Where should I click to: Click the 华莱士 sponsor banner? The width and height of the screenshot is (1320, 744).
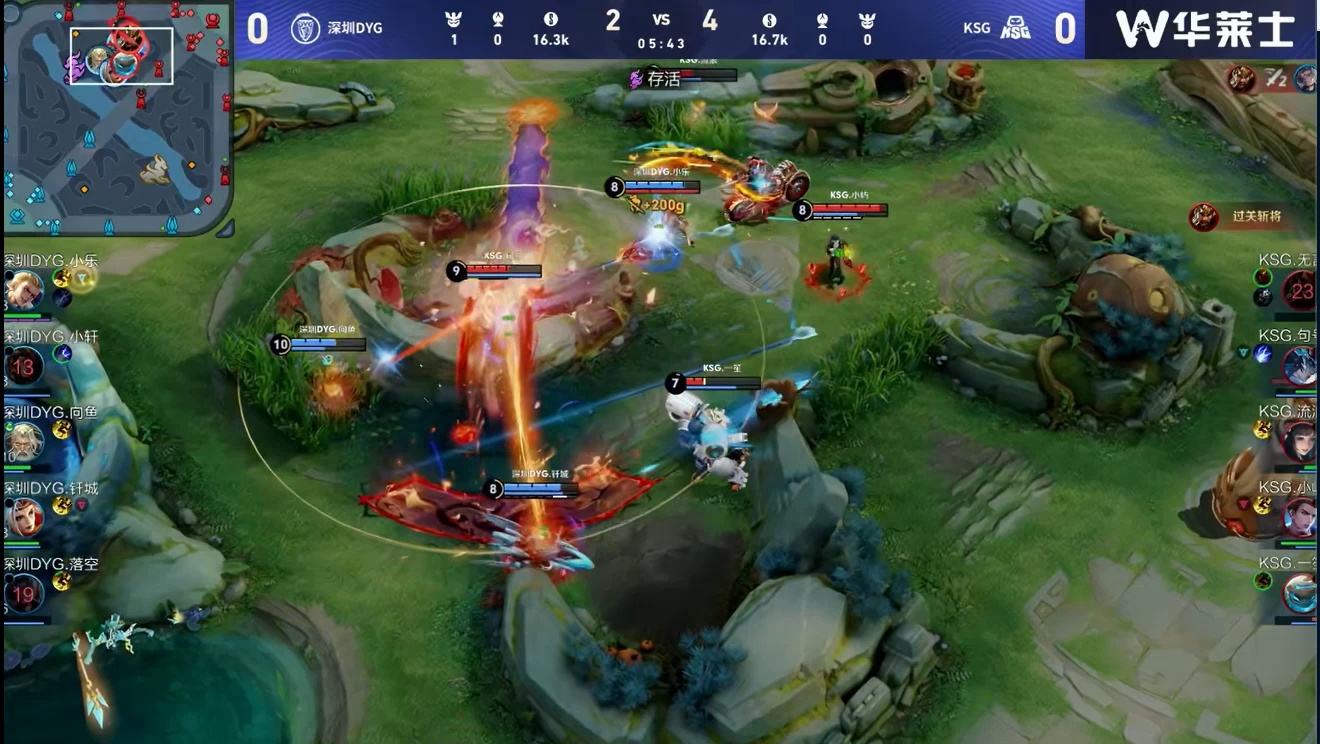pos(1204,29)
